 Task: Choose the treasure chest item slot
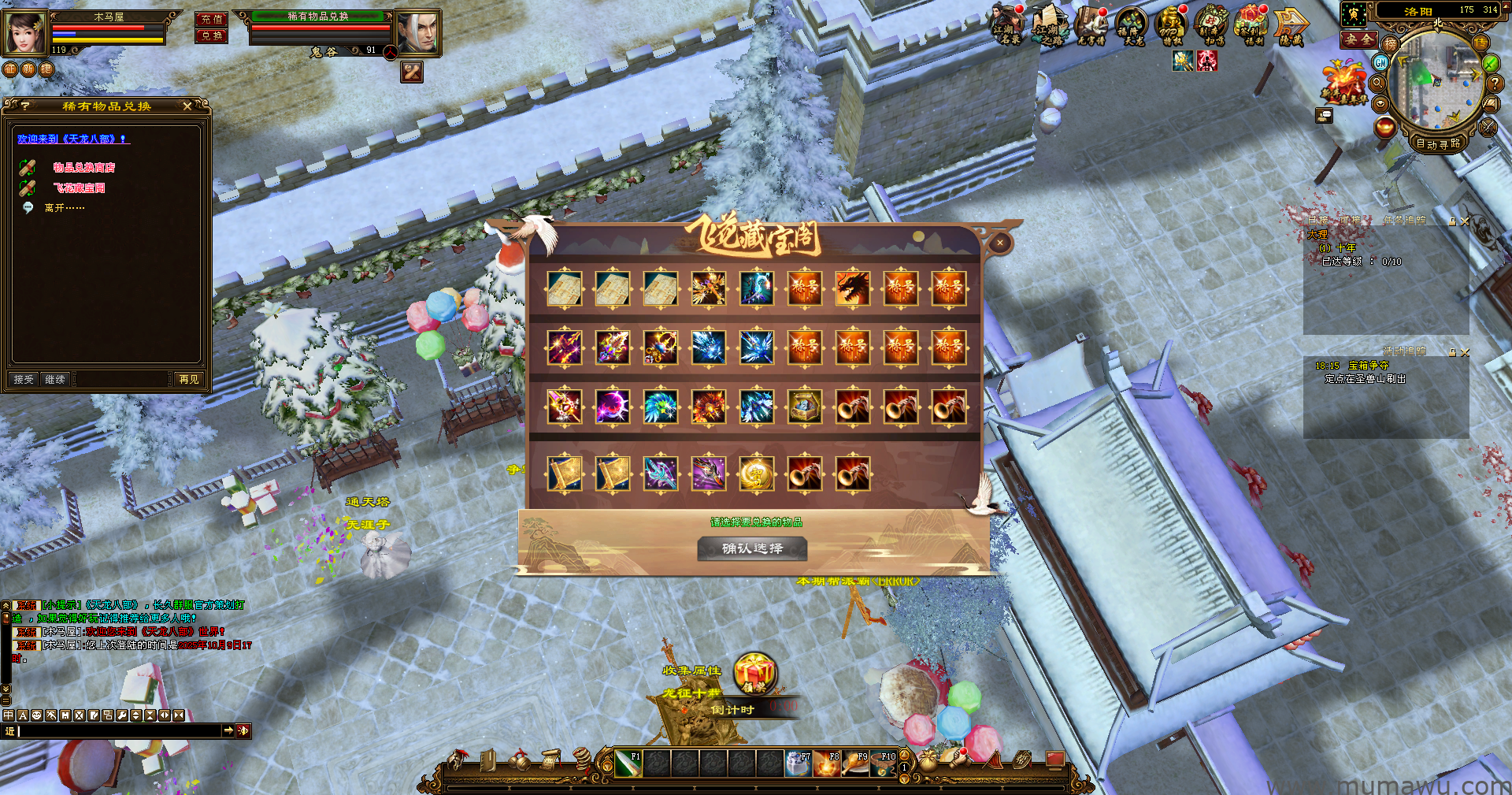click(805, 407)
